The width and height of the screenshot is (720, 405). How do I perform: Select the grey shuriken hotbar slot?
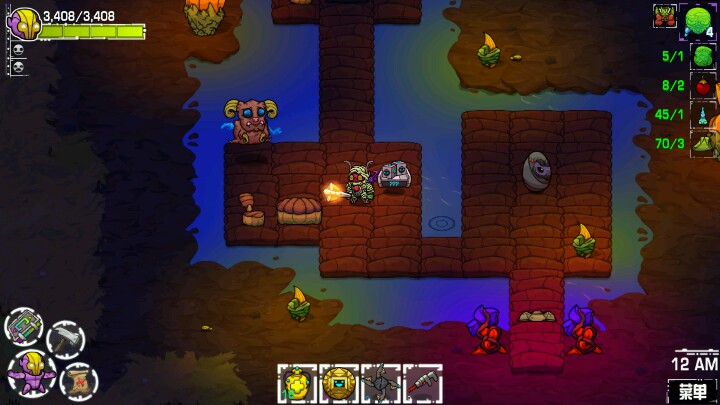coord(381,383)
